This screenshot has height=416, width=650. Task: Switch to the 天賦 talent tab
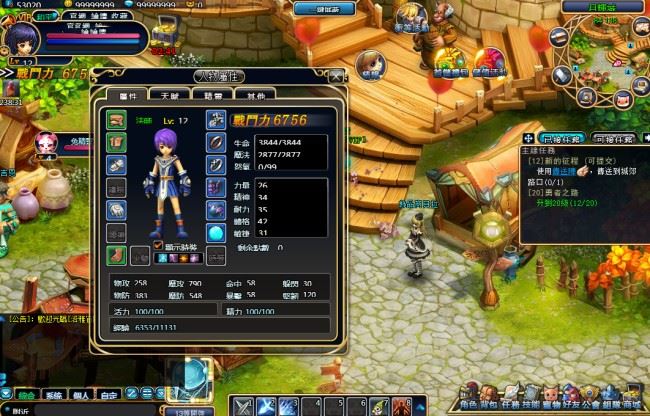click(x=170, y=94)
